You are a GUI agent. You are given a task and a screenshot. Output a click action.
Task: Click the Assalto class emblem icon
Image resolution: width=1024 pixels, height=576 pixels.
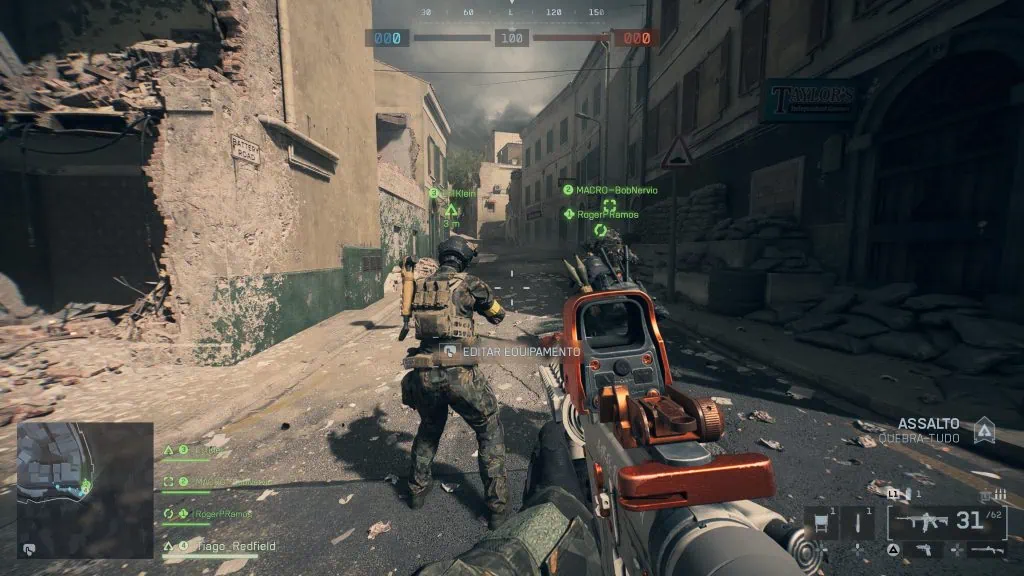[x=984, y=430]
